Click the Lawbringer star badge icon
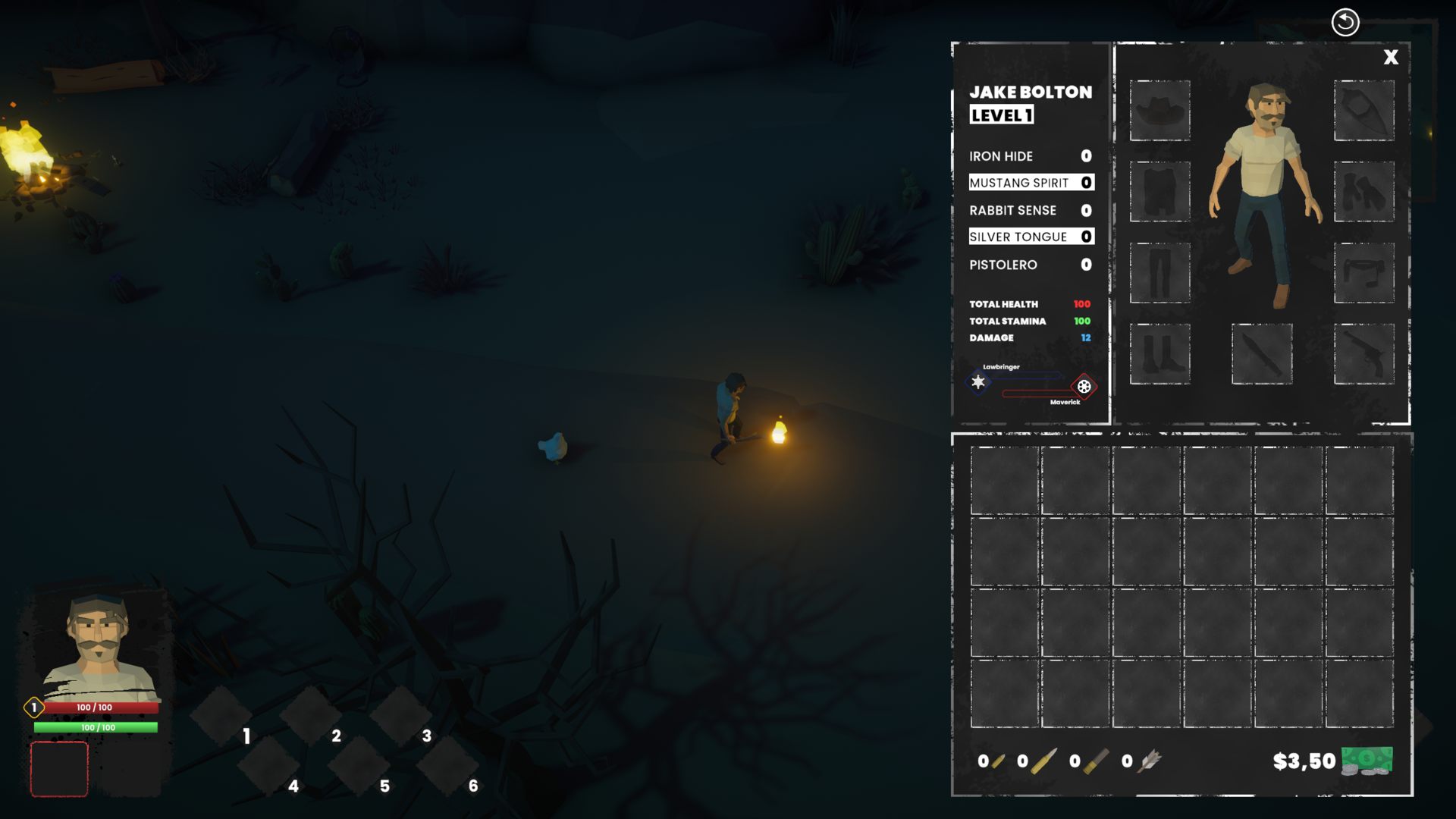Viewport: 1456px width, 819px height. click(x=978, y=382)
